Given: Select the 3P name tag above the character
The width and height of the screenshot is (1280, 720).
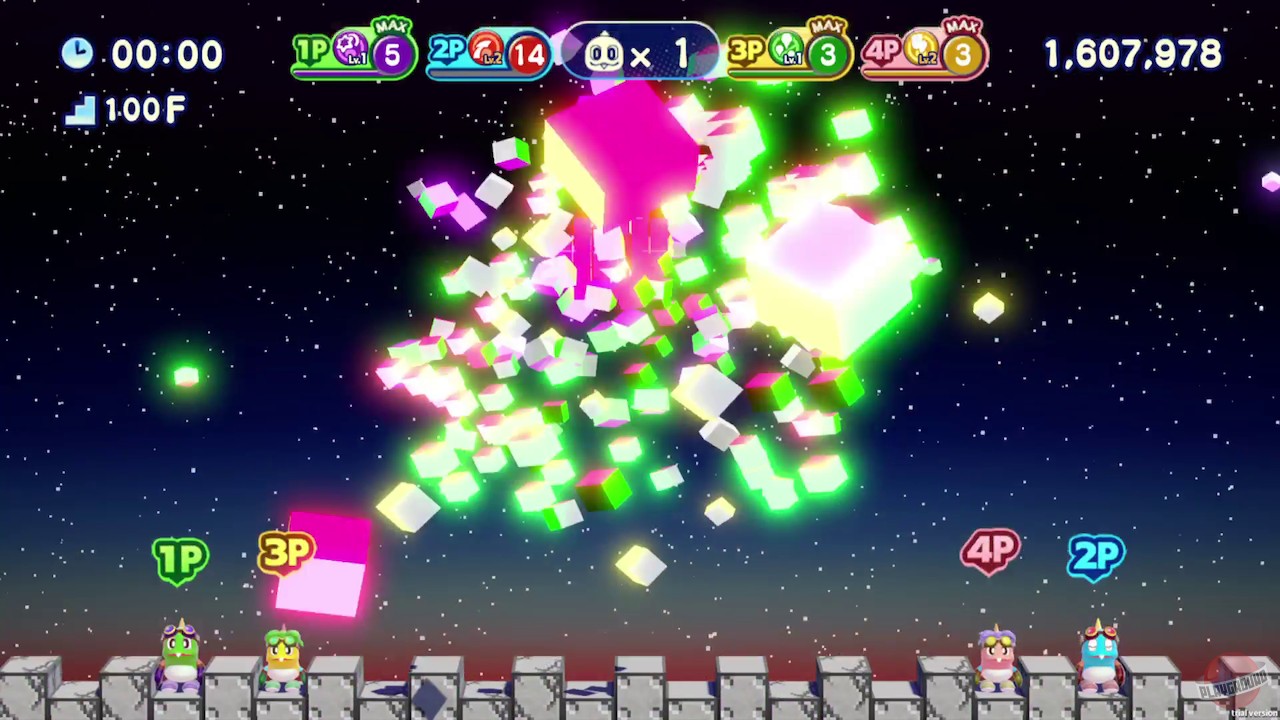Looking at the screenshot, I should tap(288, 554).
